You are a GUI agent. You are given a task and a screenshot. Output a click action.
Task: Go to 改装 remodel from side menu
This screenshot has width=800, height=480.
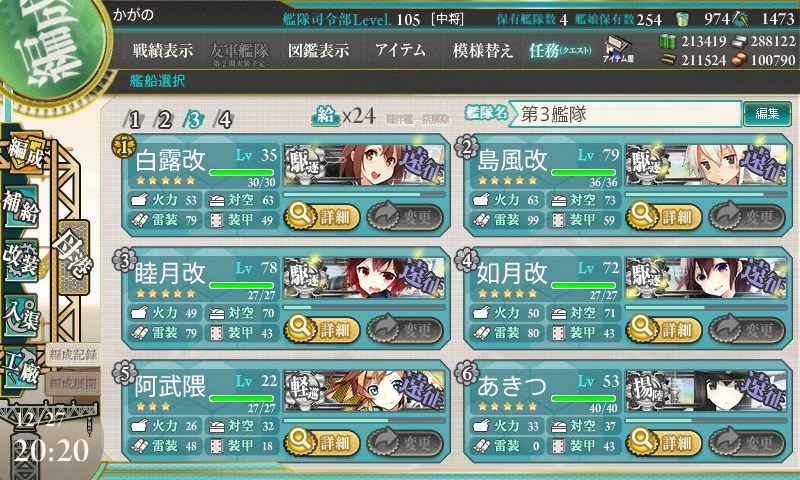[22, 257]
